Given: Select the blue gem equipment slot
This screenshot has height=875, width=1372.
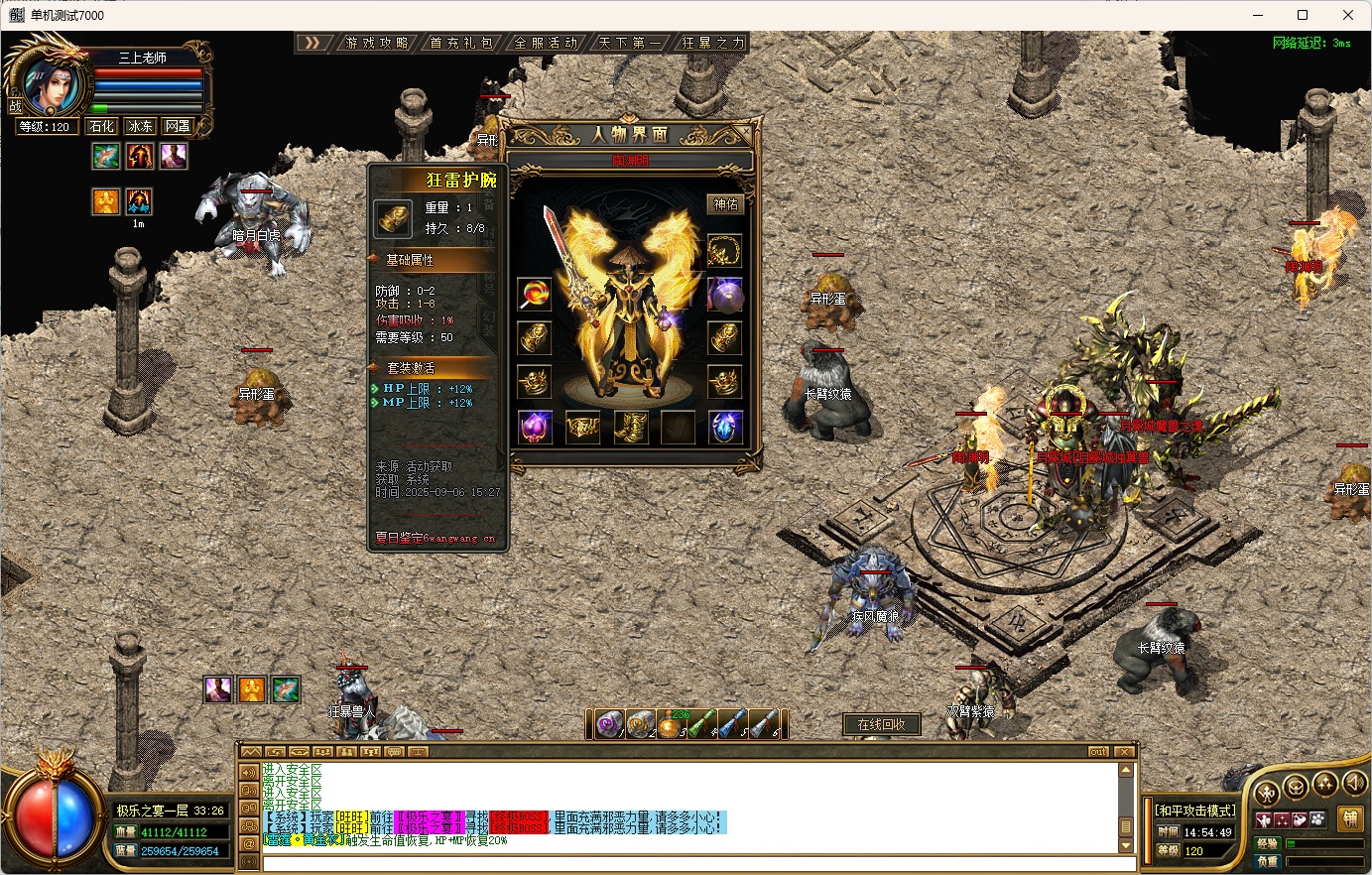Looking at the screenshot, I should (x=725, y=428).
